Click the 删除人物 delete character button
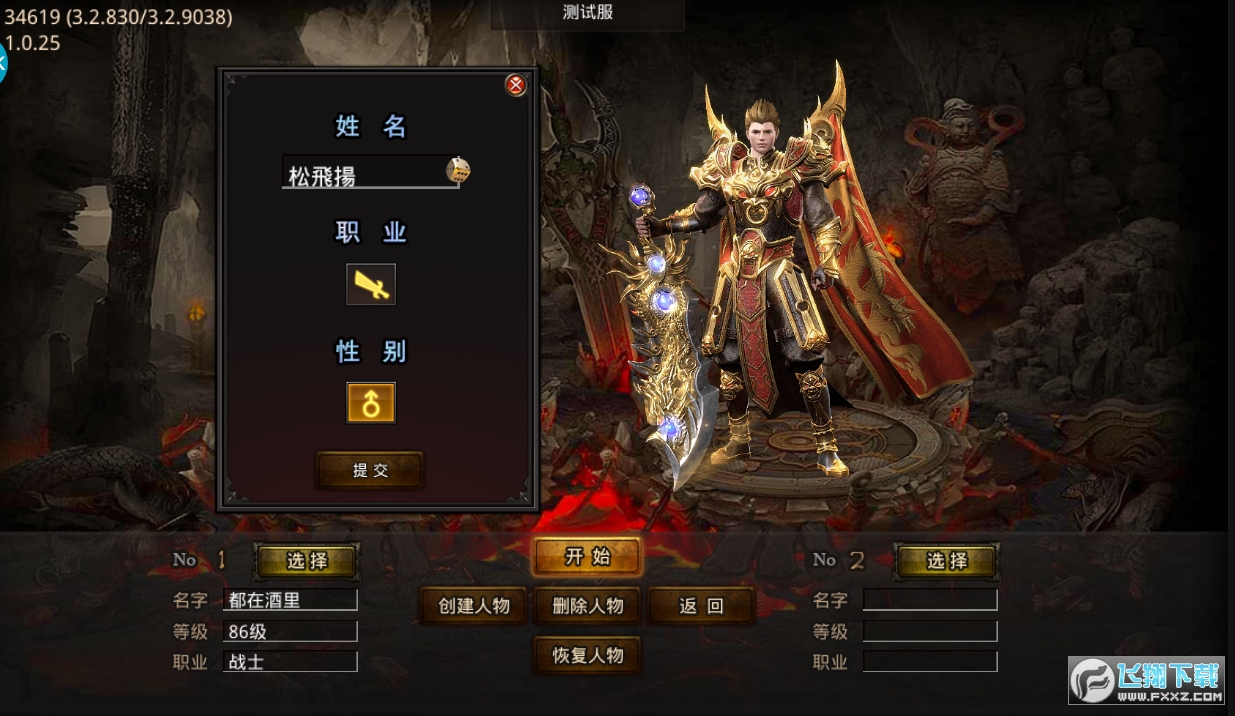 [587, 606]
